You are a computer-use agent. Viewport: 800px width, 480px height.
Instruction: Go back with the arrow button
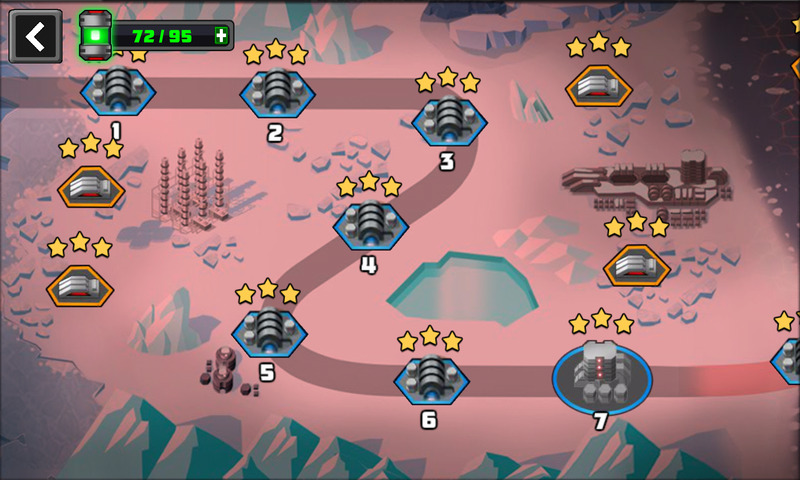(x=35, y=37)
